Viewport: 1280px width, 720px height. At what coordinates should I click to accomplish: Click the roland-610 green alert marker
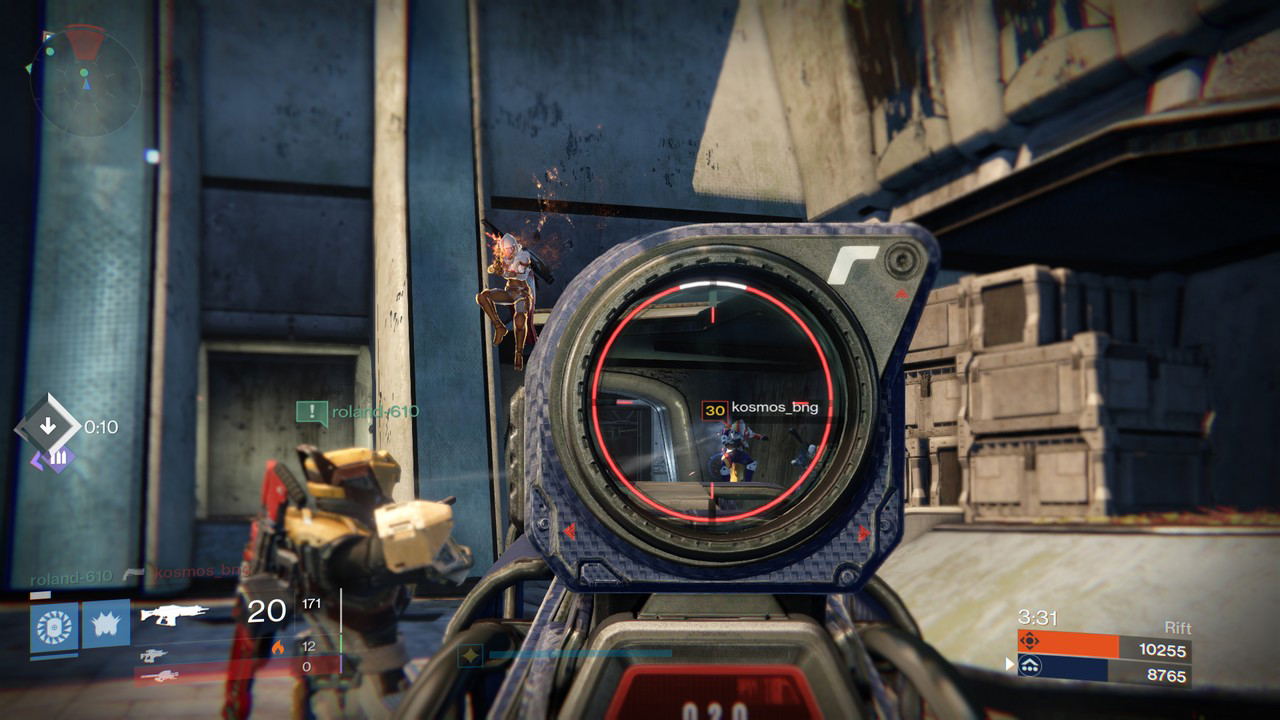click(312, 412)
